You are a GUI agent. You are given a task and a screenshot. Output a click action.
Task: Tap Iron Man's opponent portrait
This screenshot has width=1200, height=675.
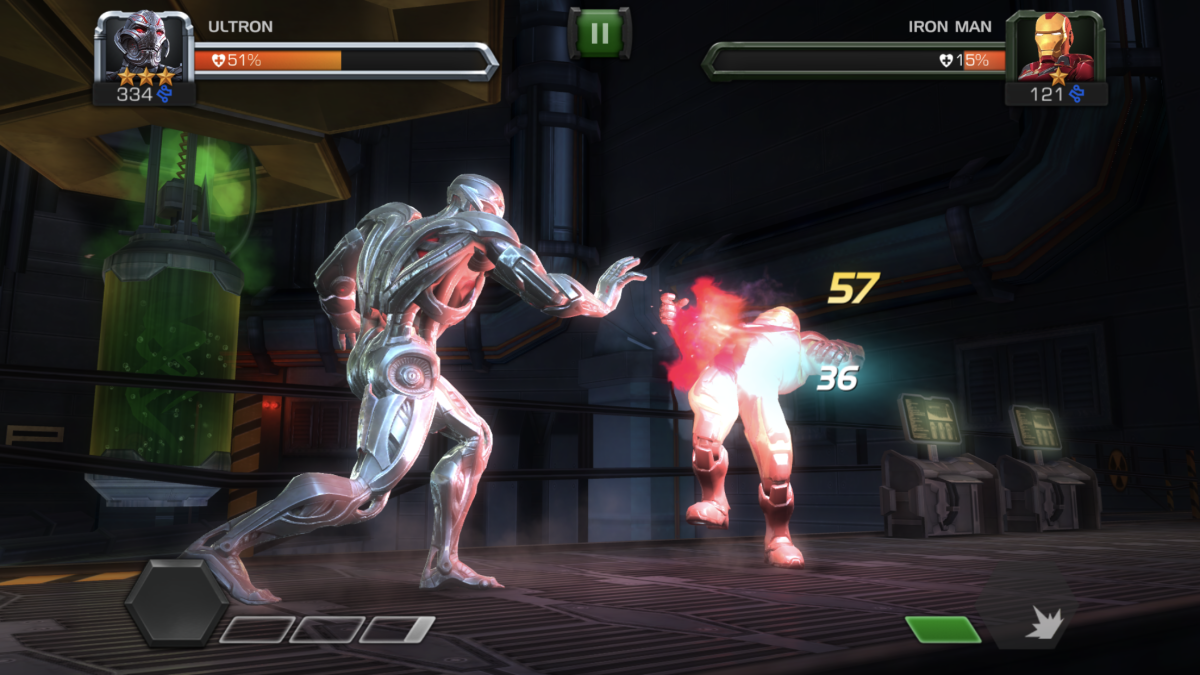pos(1056,48)
